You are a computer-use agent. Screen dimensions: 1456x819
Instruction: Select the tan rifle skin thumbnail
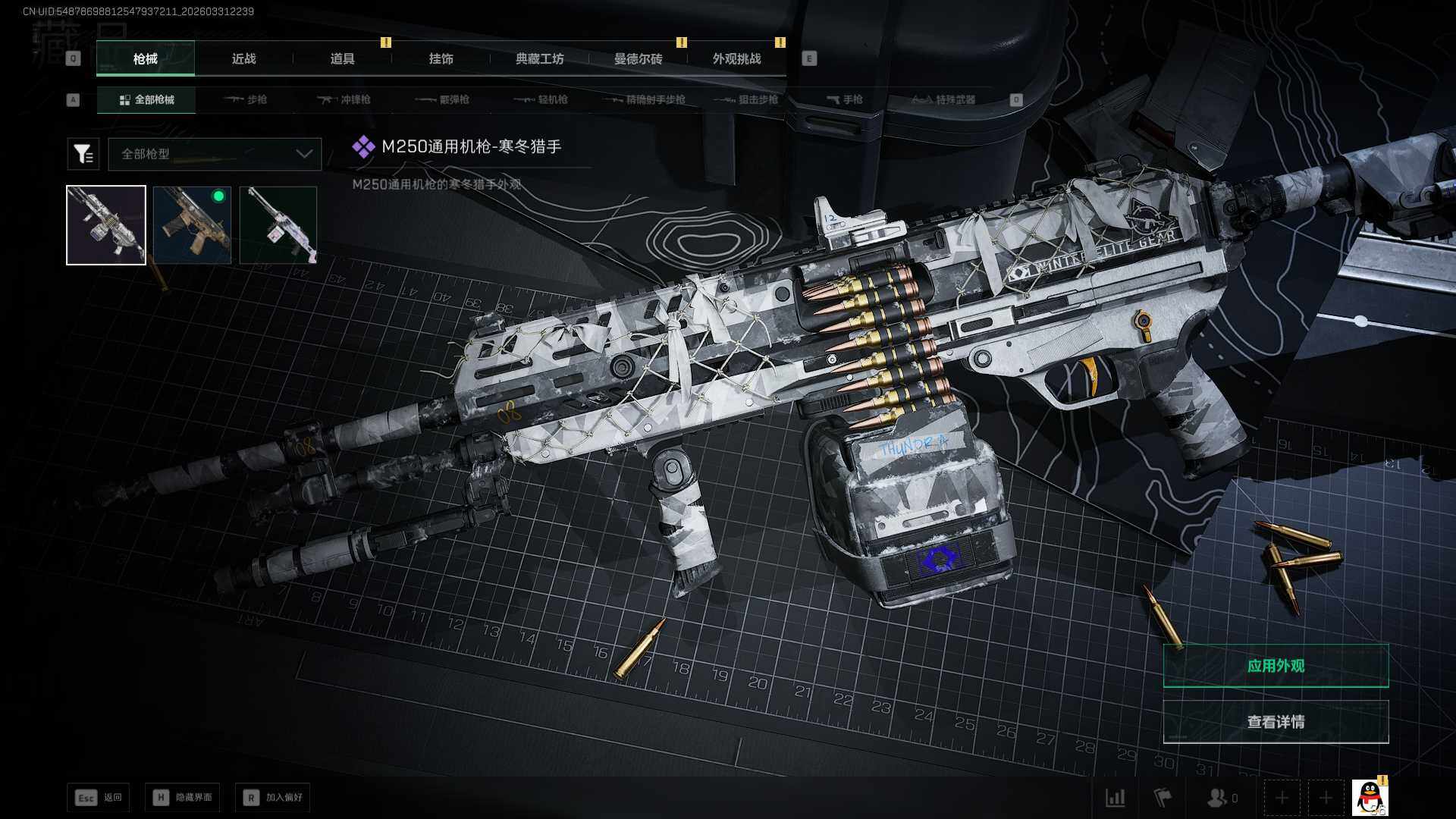(x=192, y=225)
